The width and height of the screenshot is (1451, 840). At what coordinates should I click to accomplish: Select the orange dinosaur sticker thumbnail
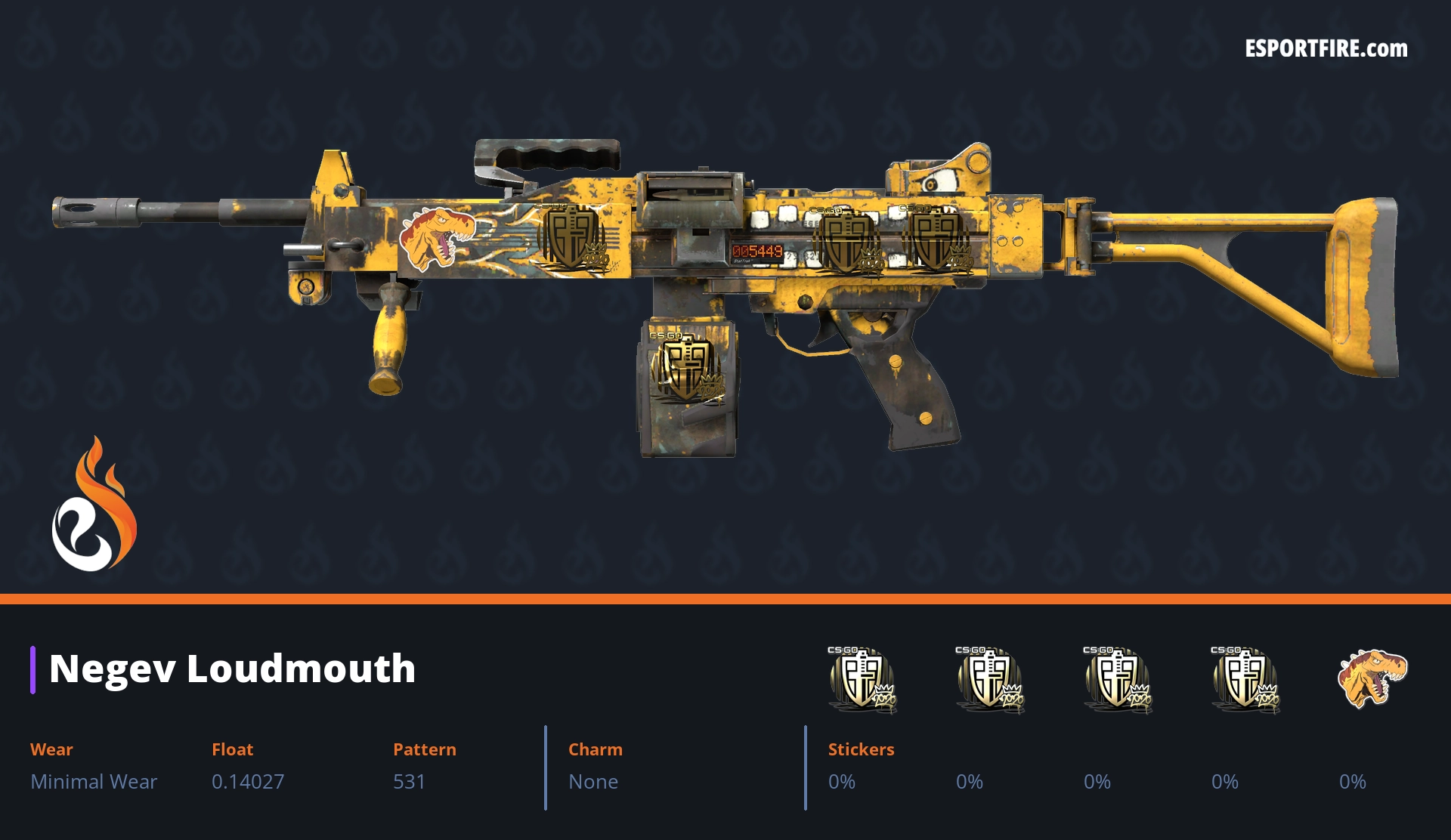[x=1372, y=677]
